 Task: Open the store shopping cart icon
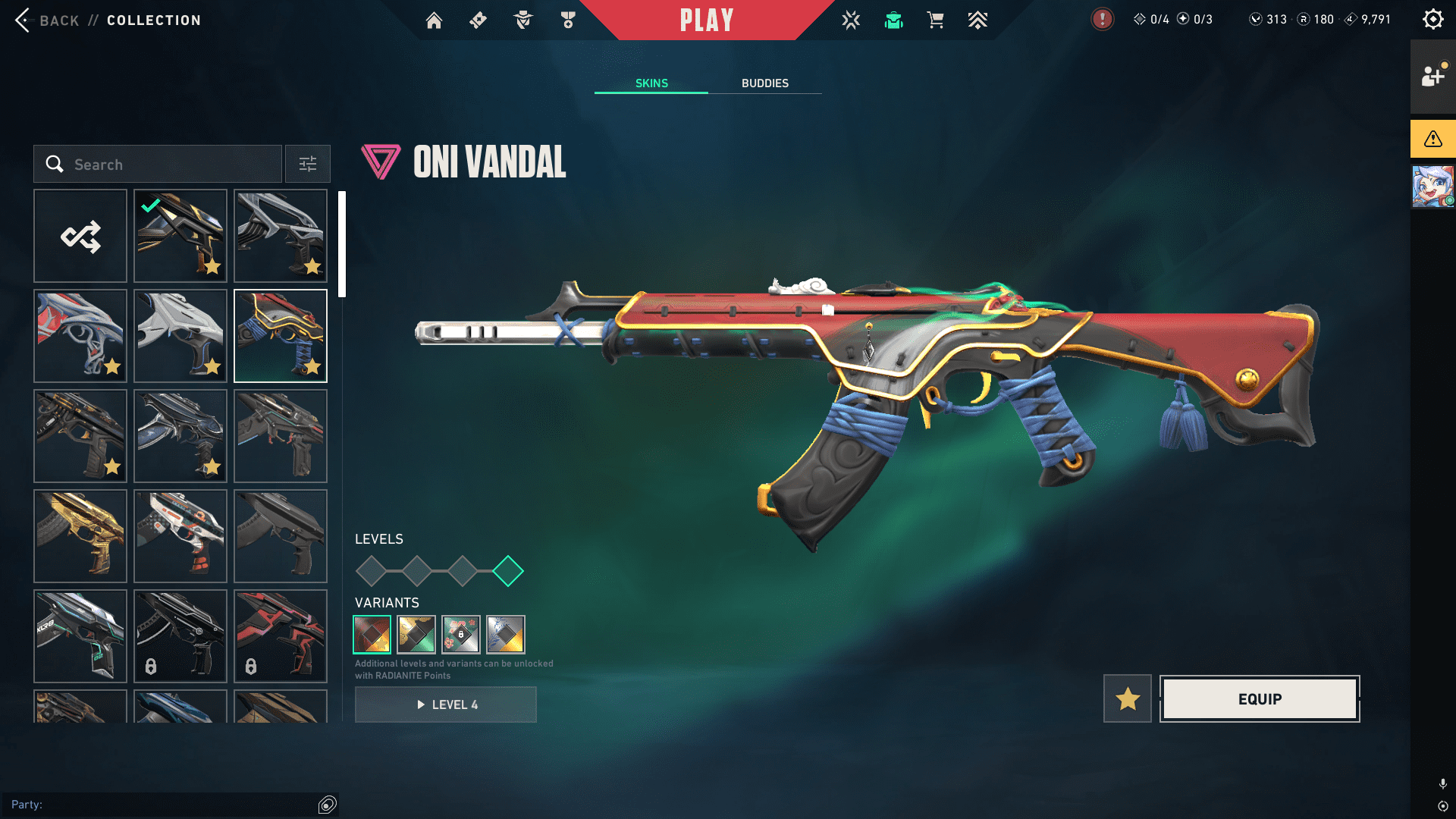[x=935, y=20]
